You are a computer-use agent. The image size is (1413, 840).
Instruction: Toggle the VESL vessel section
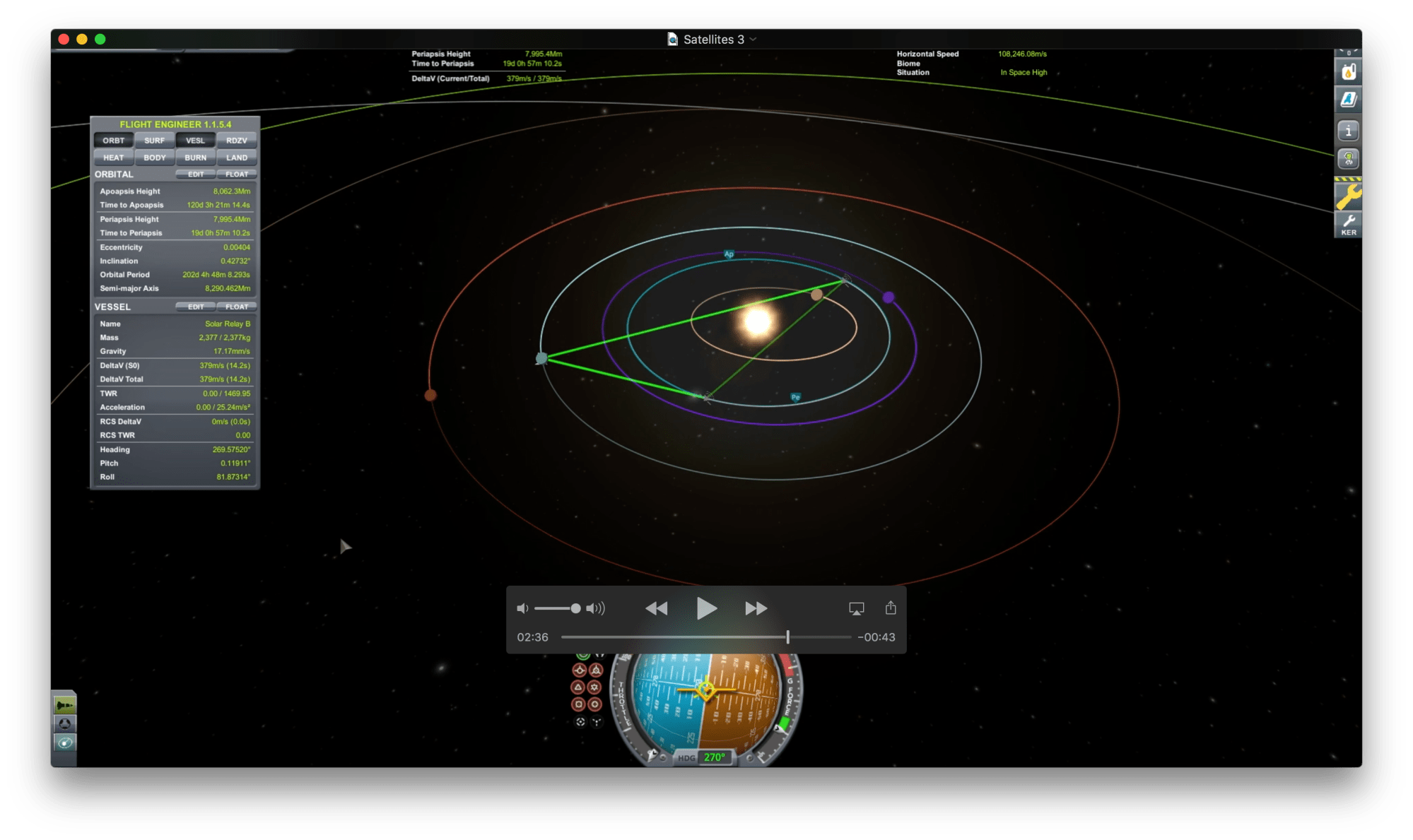click(x=195, y=141)
